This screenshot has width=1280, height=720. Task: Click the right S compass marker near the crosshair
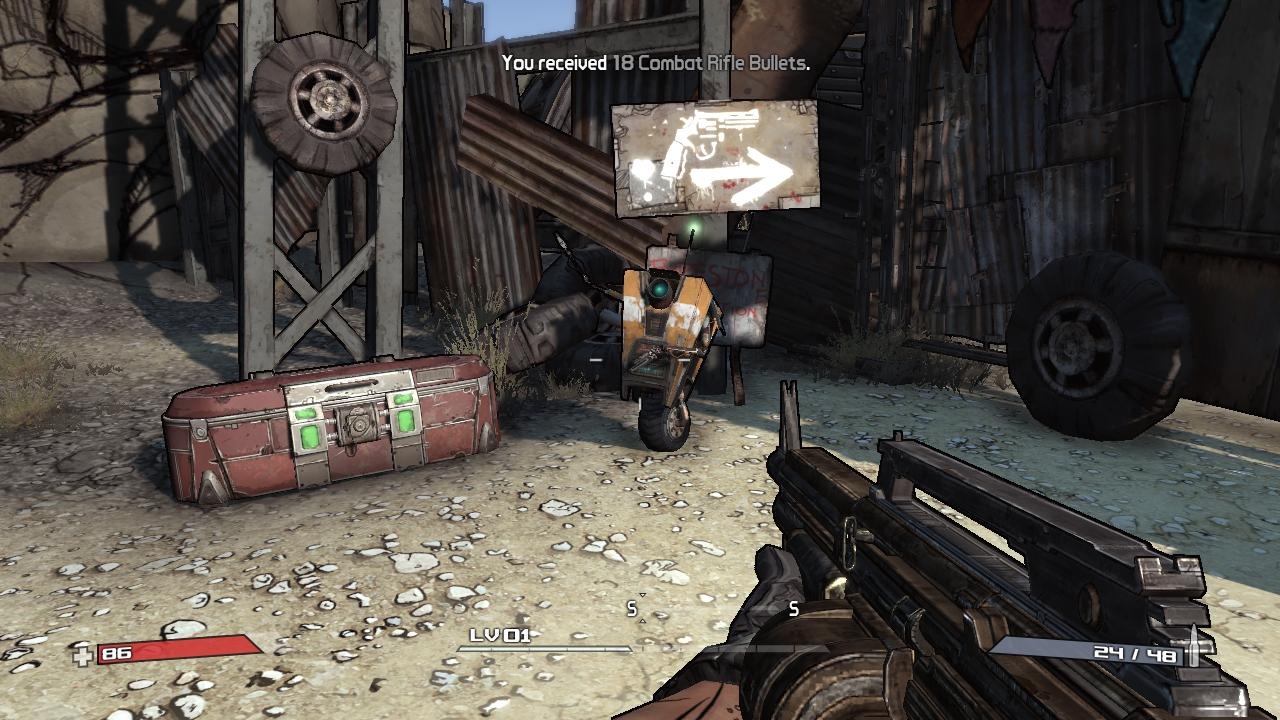[795, 607]
